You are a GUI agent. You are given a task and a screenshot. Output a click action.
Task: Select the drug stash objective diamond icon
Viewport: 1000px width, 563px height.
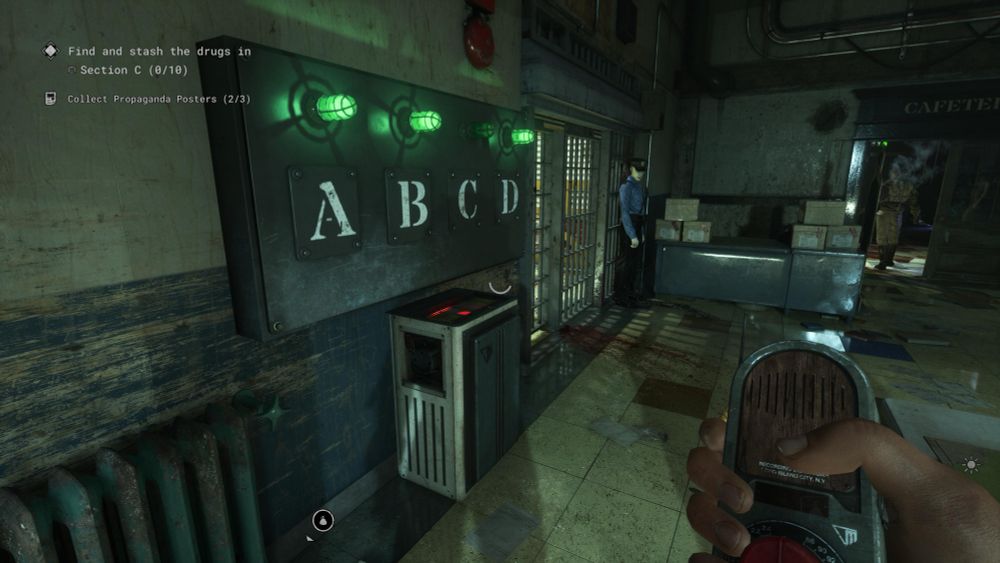(49, 50)
